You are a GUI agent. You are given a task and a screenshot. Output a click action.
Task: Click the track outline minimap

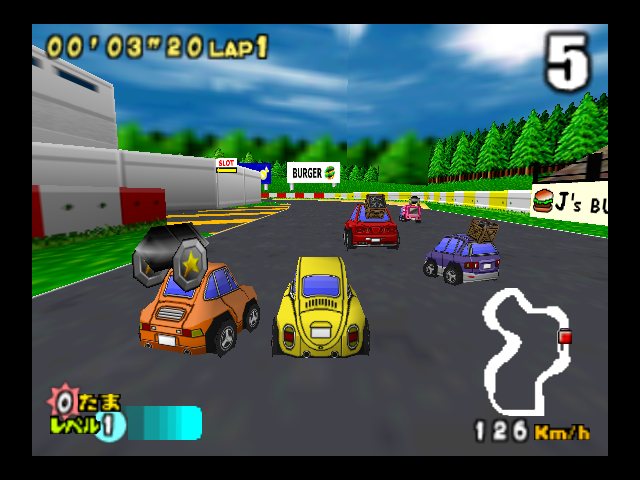(x=520, y=352)
